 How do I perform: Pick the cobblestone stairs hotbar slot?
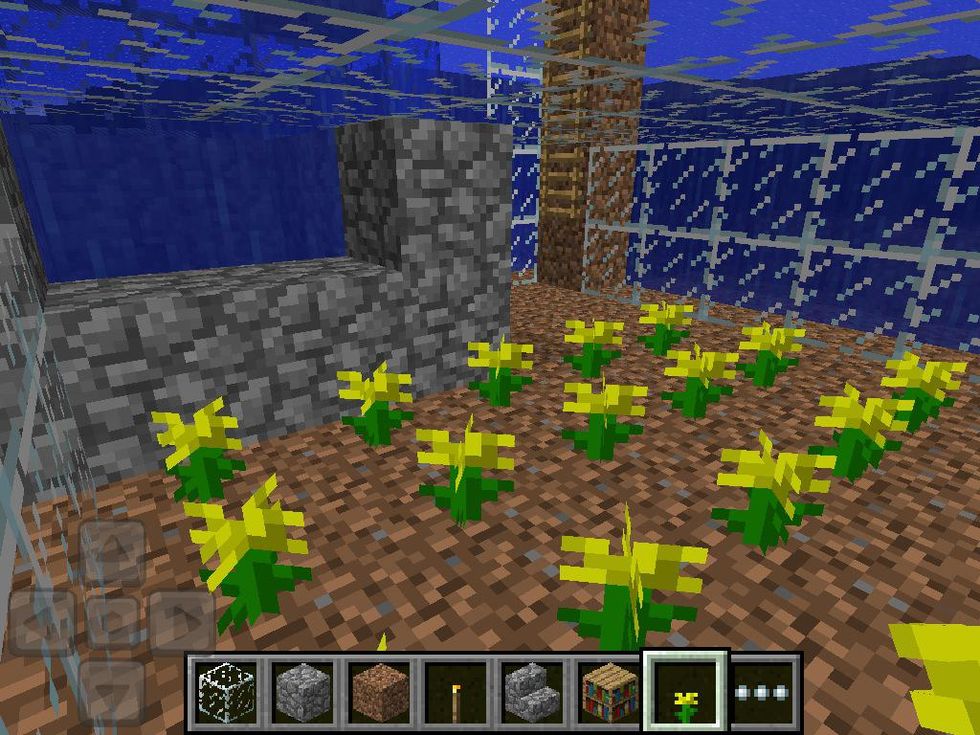(532, 691)
